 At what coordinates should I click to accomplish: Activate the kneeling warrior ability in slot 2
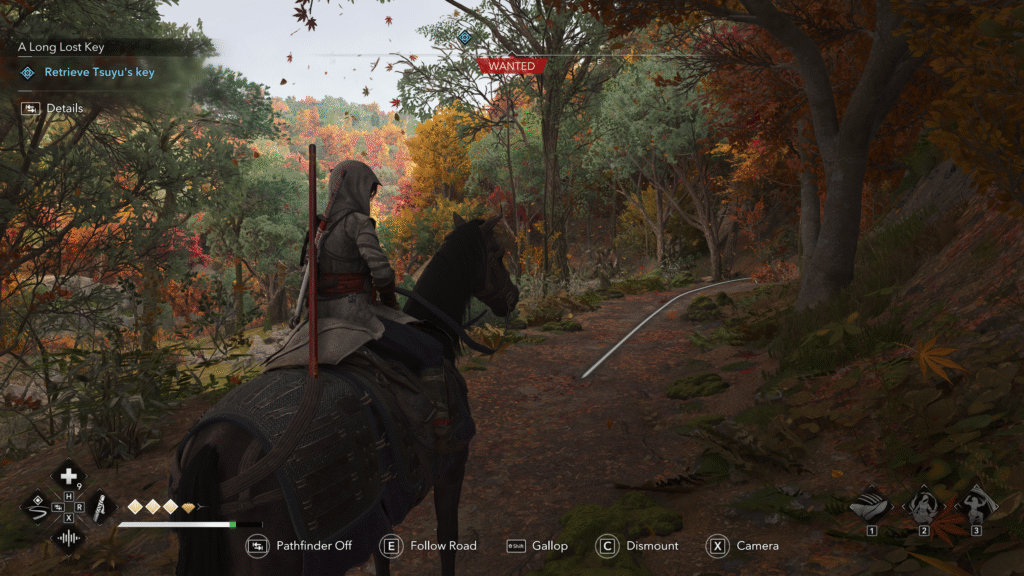click(924, 505)
